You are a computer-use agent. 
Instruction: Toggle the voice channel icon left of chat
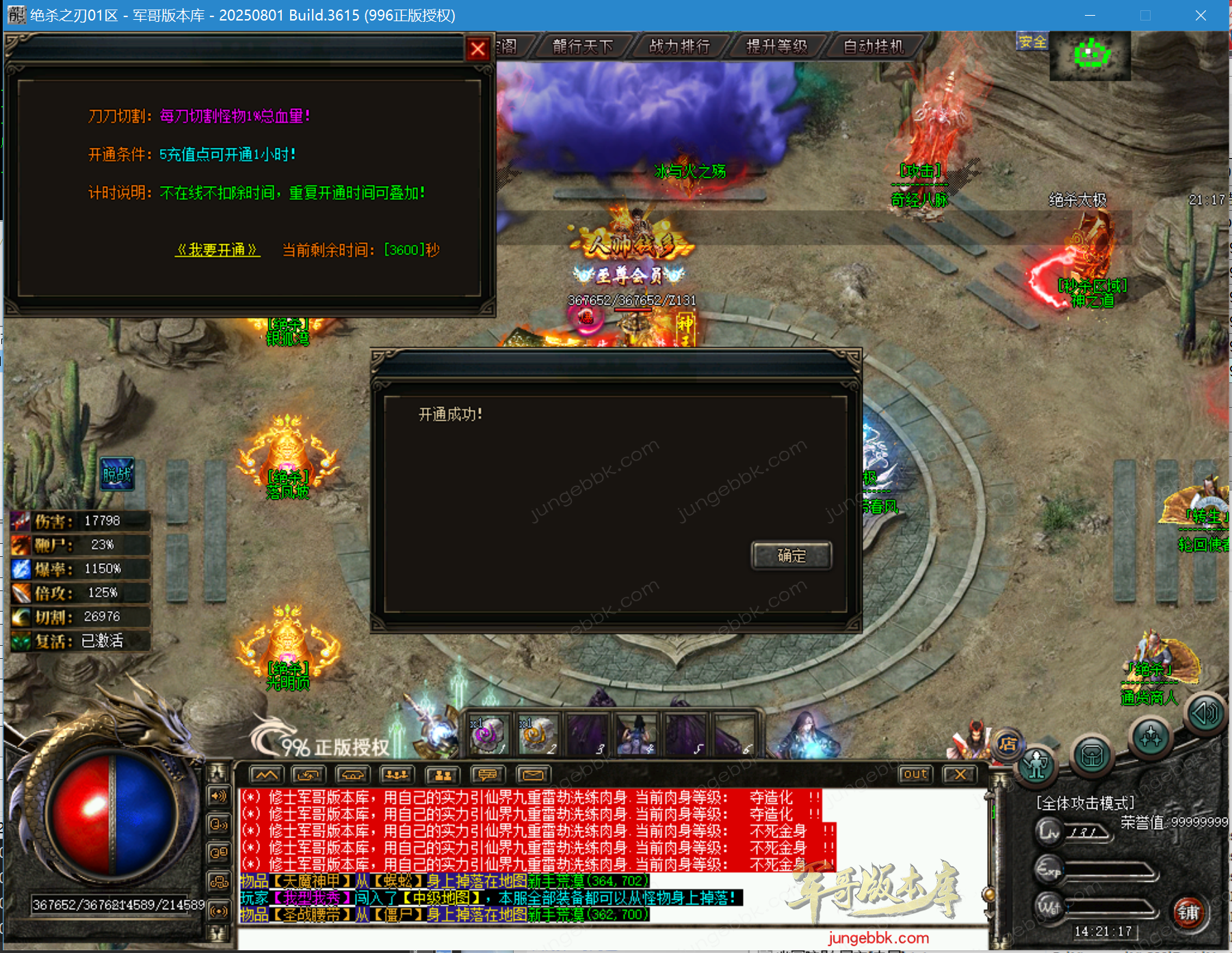pyautogui.click(x=220, y=824)
